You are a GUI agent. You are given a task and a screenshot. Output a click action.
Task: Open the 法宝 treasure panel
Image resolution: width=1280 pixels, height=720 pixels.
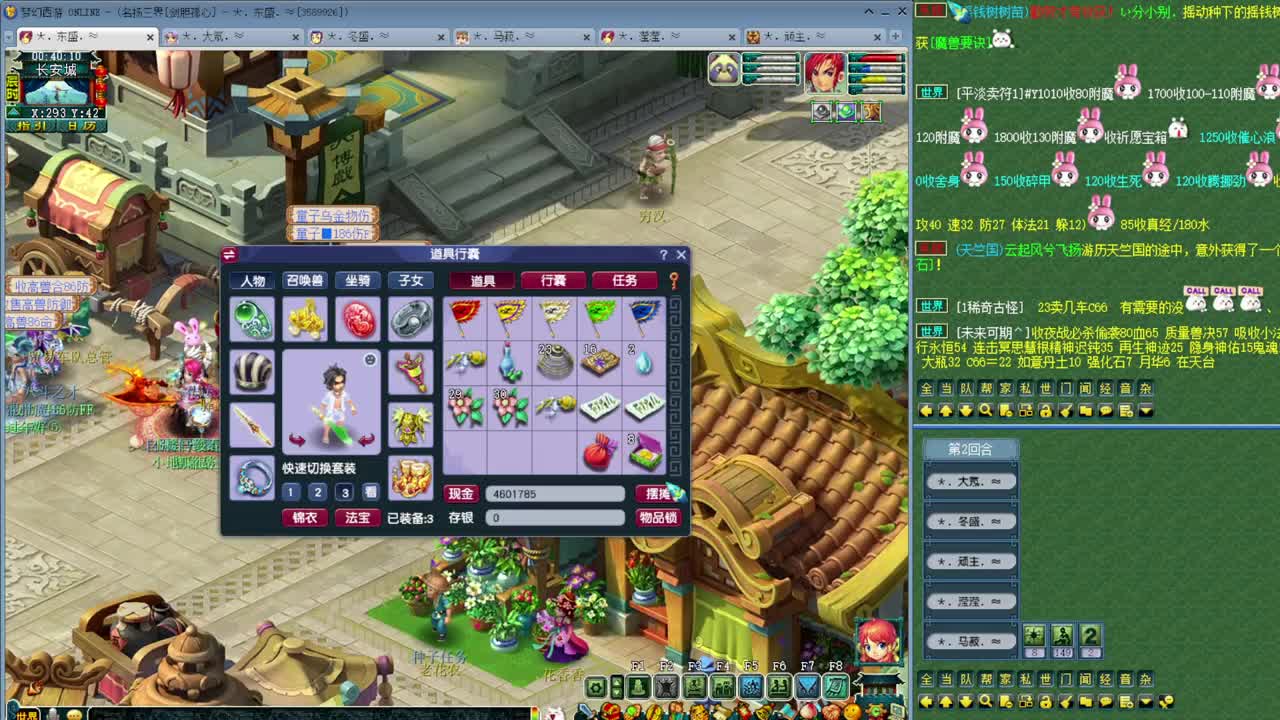point(359,517)
